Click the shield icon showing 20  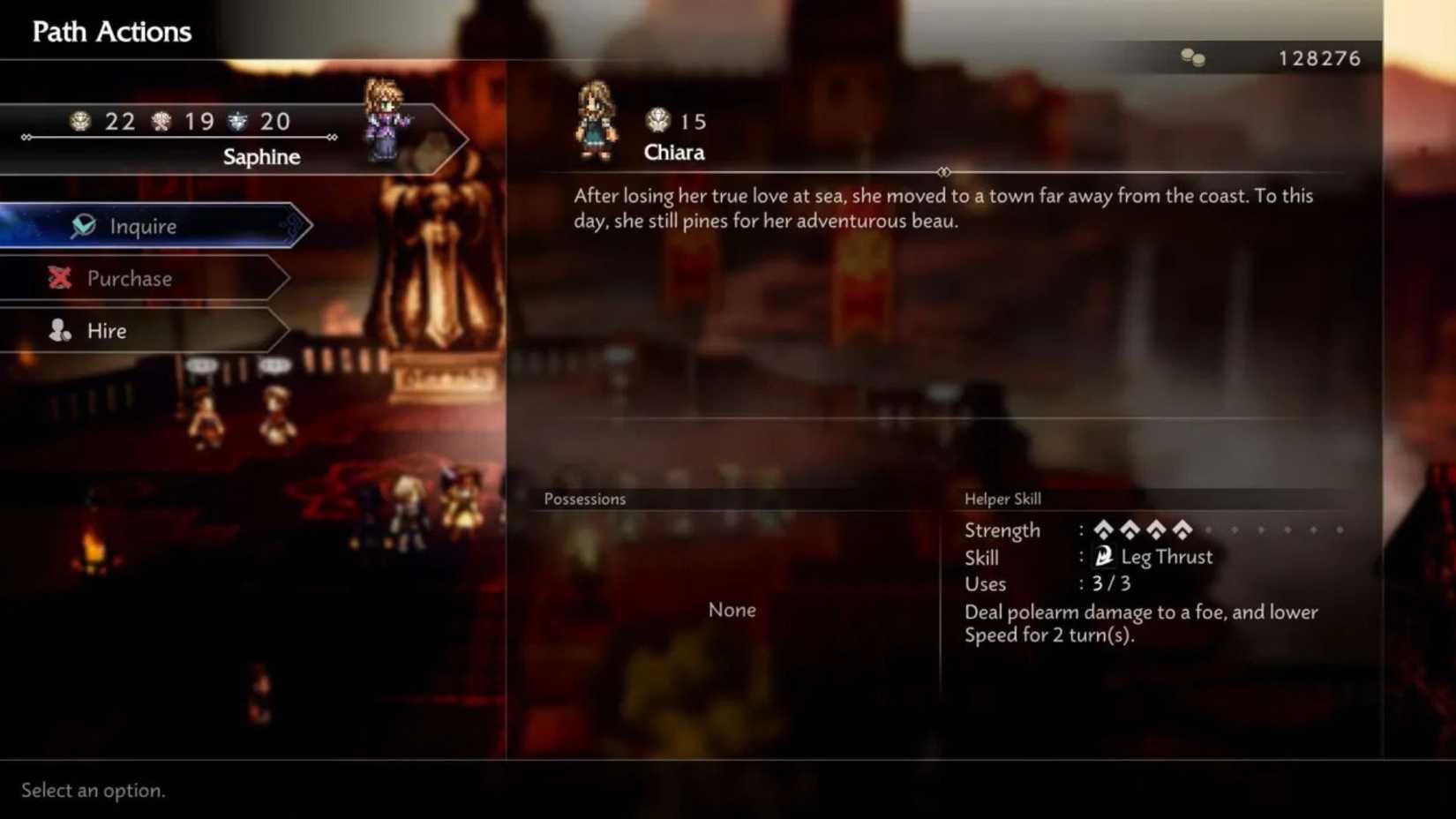pos(235,121)
